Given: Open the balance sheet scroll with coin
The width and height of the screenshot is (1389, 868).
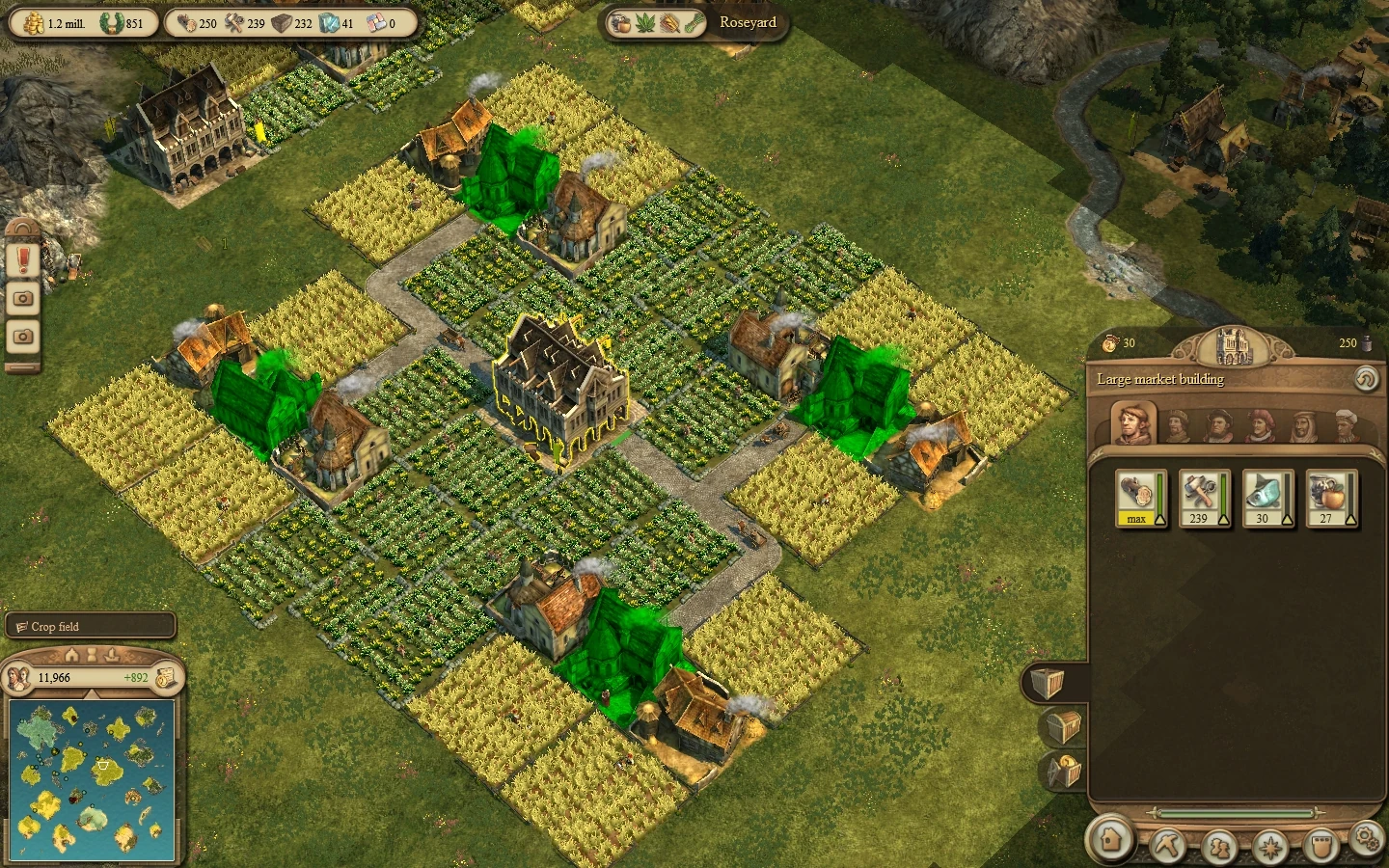Looking at the screenshot, I should click(166, 677).
